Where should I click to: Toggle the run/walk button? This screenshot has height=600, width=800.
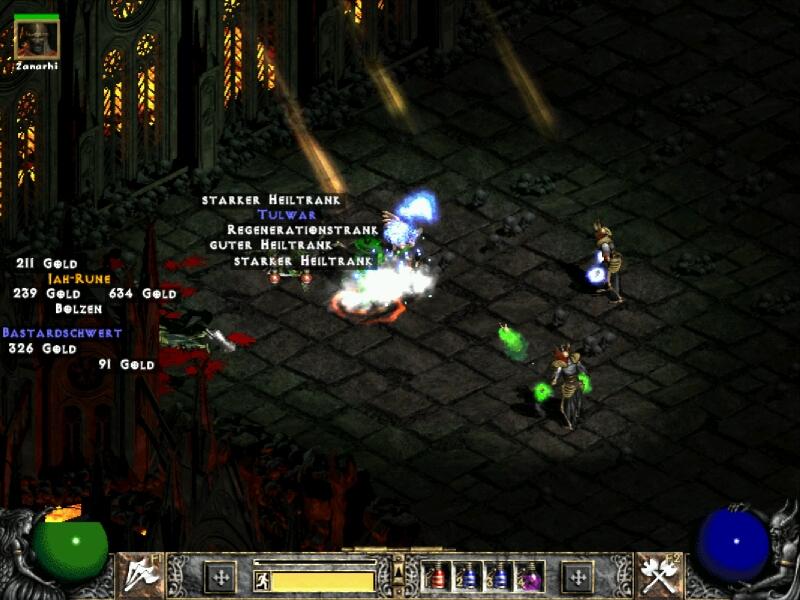(262, 581)
